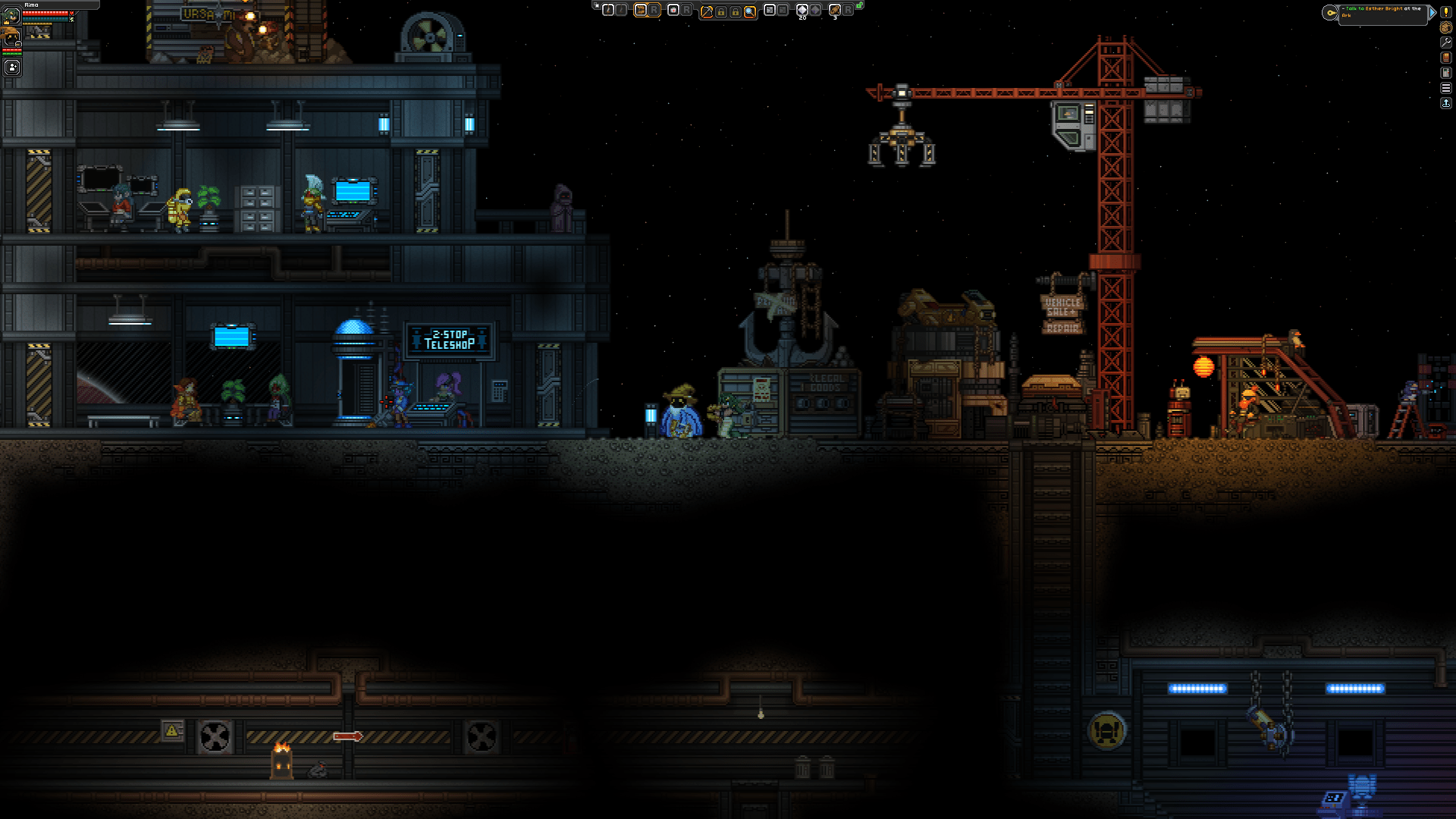Toggle the green hotbar lock icon
Image resolution: width=1456 pixels, height=819 pixels.
[x=859, y=5]
